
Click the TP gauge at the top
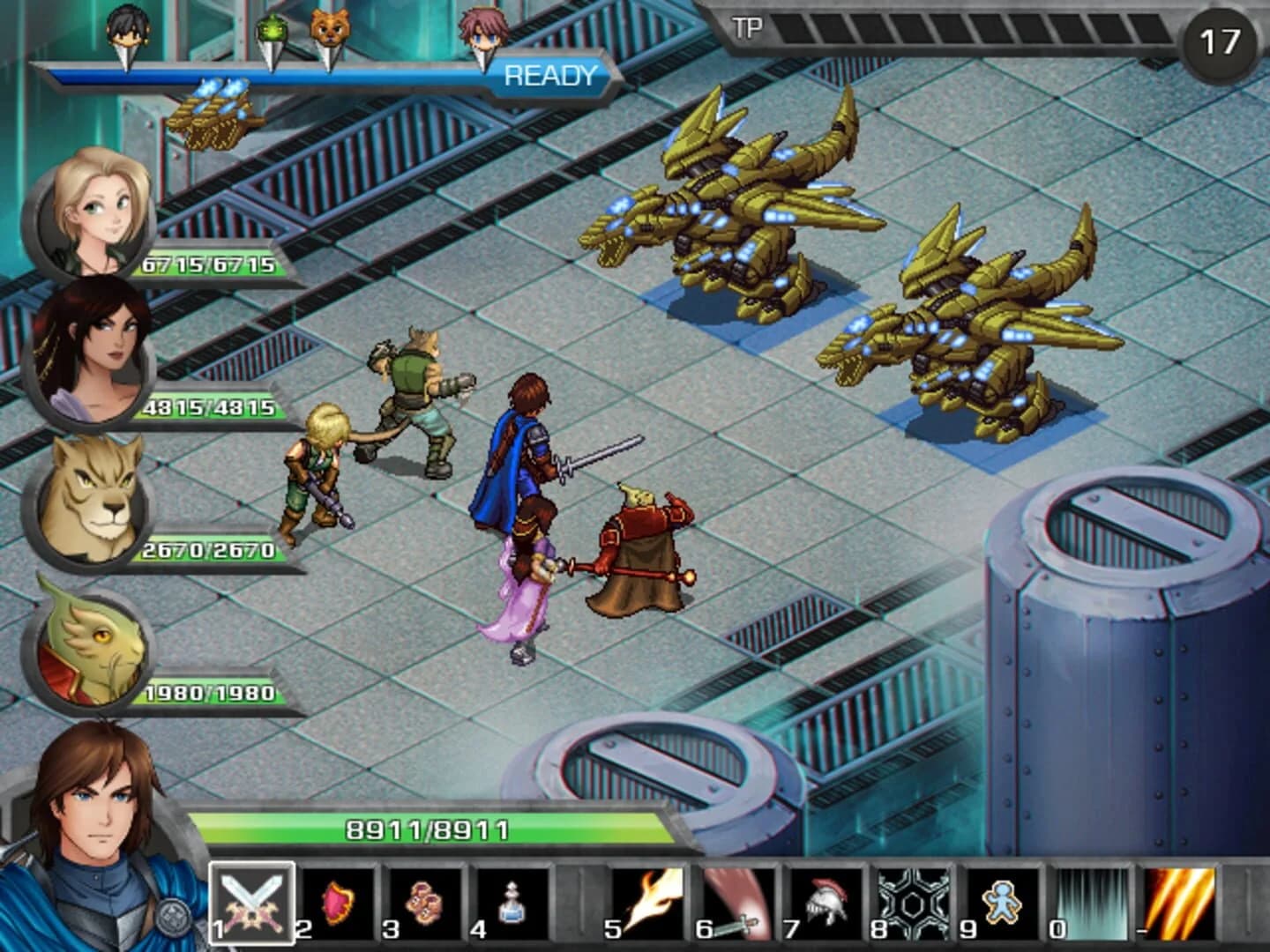coord(970,26)
